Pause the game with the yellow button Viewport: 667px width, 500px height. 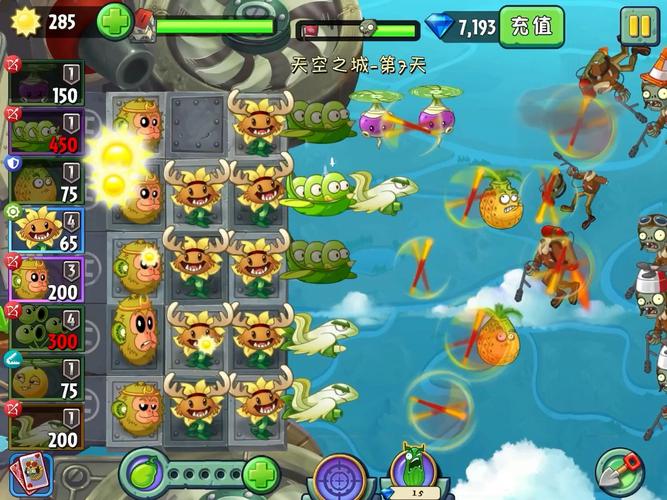(636, 26)
